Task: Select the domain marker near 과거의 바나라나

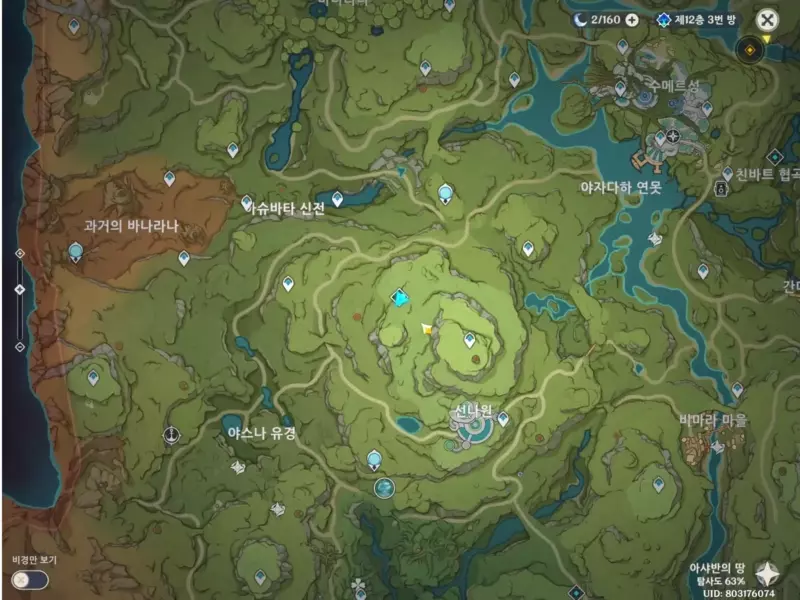Action: (x=75, y=250)
